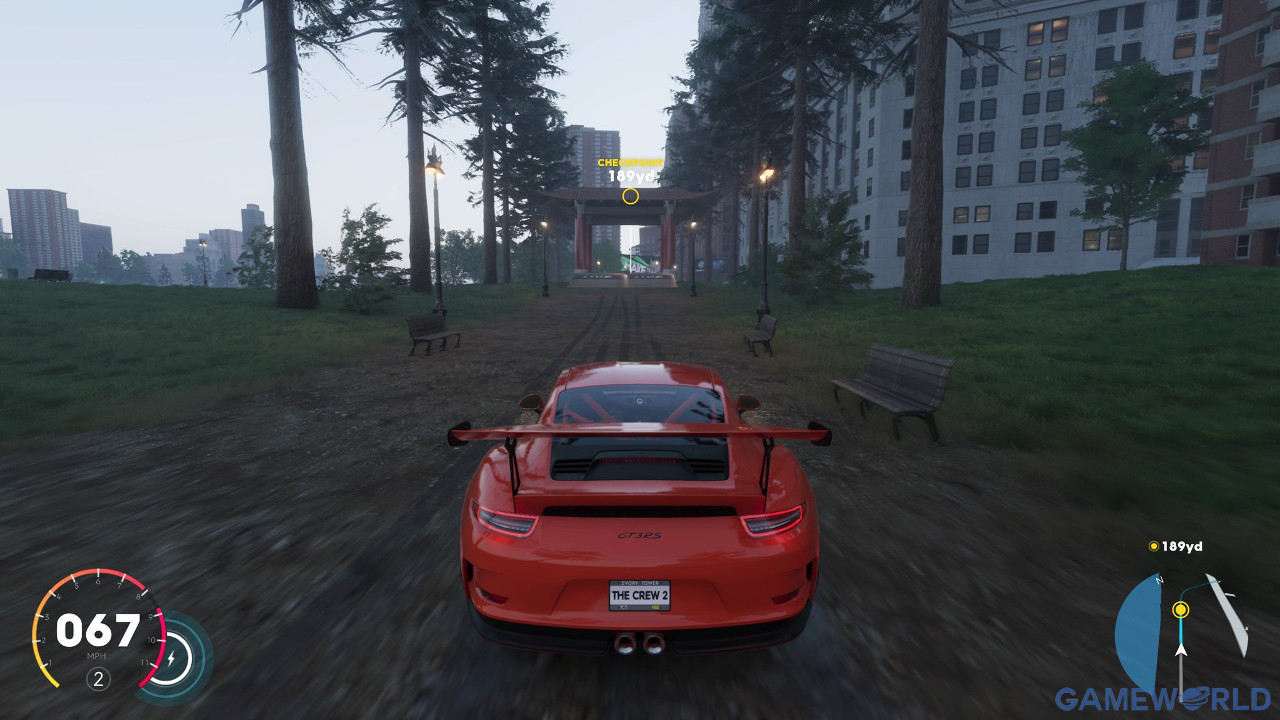Image resolution: width=1280 pixels, height=720 pixels.
Task: Select the yellow waypoint dot on the minimap
Action: coord(1180,610)
